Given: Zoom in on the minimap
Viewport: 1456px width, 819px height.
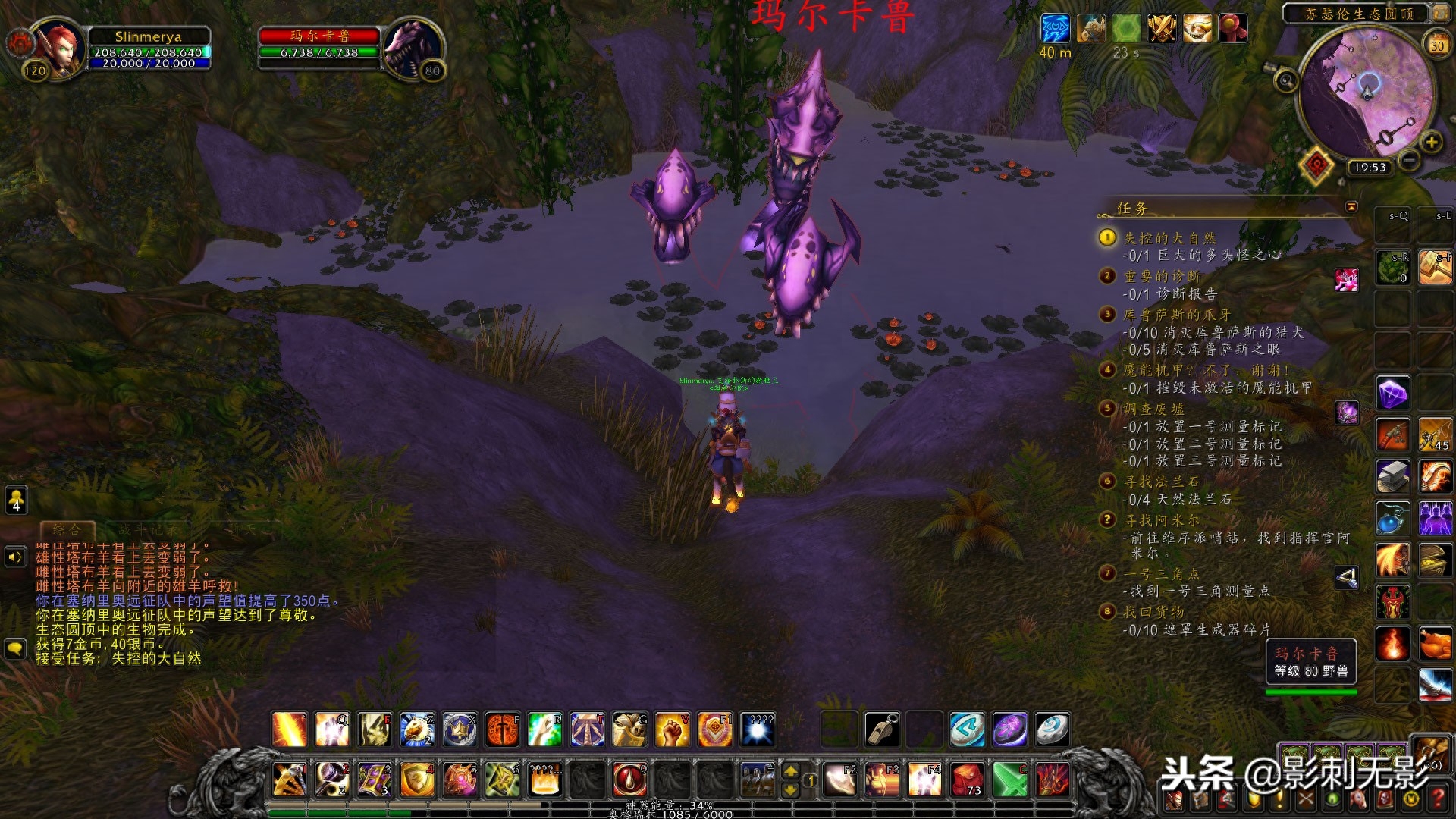Looking at the screenshot, I should tap(1431, 142).
